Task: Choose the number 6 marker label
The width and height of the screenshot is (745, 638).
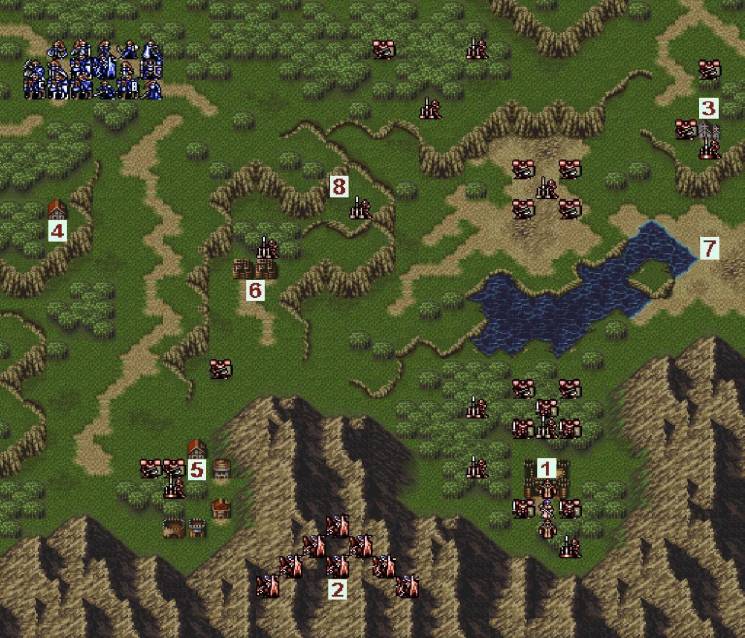Action: pyautogui.click(x=255, y=290)
